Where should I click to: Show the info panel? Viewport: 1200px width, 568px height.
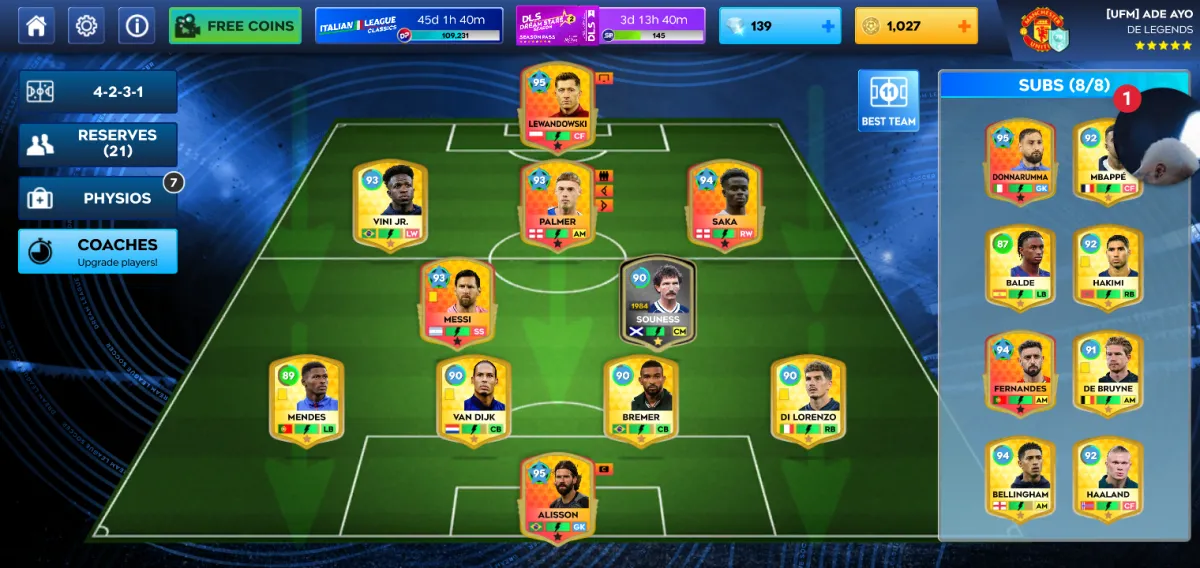pyautogui.click(x=136, y=26)
